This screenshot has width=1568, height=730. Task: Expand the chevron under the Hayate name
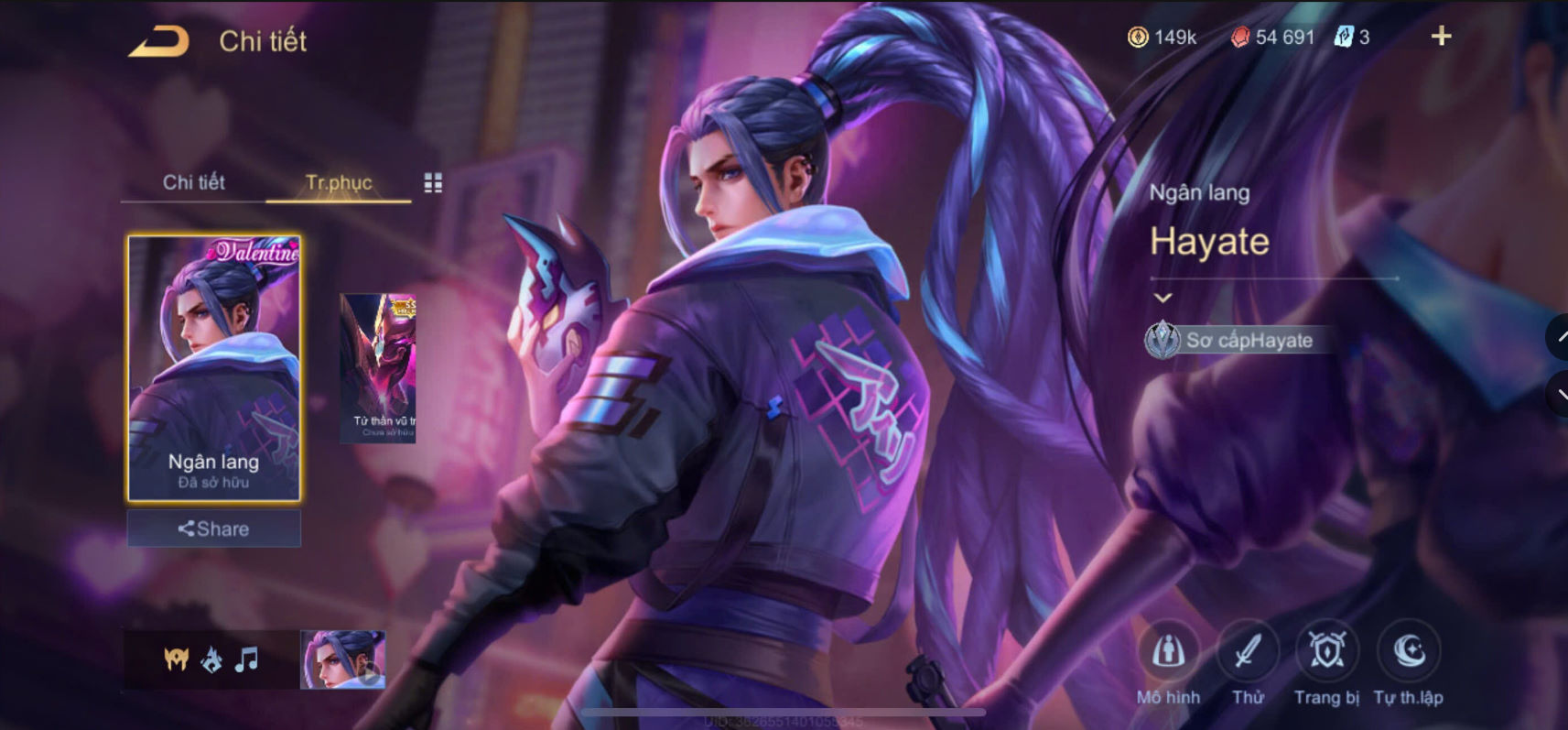click(x=1163, y=297)
